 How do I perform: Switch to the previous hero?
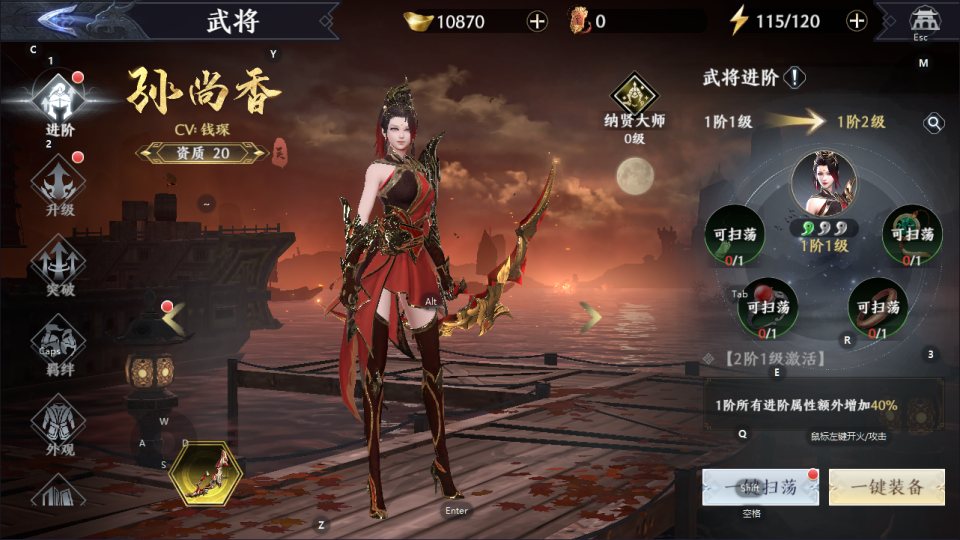(x=174, y=318)
